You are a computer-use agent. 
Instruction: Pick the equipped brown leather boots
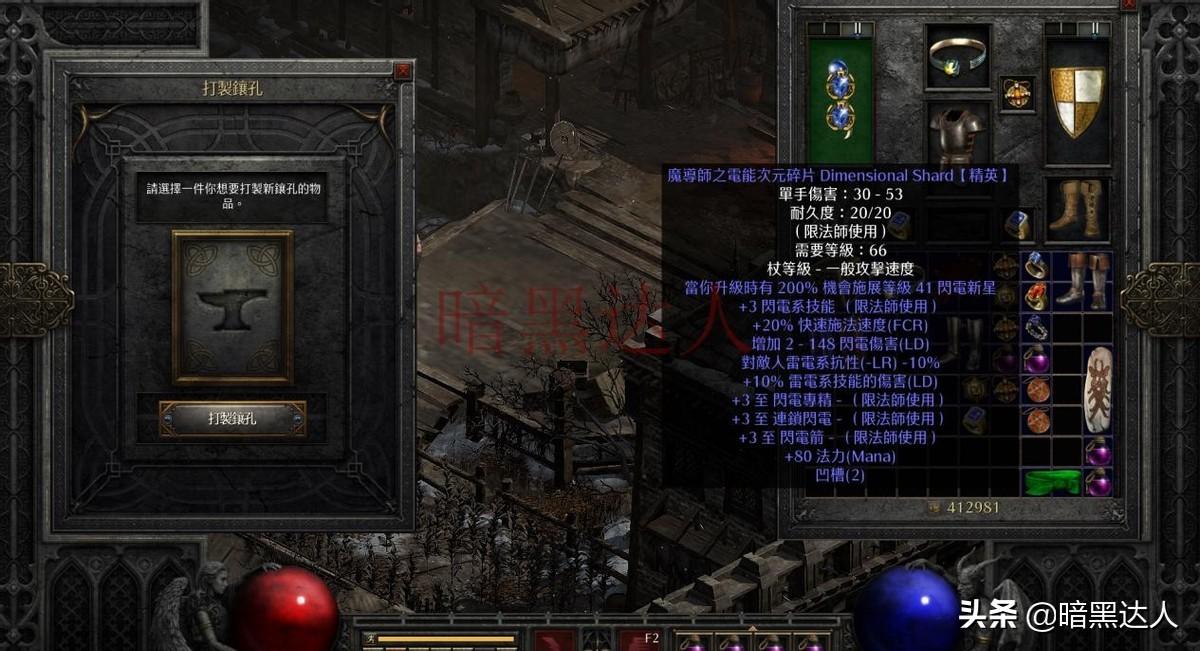1077,208
